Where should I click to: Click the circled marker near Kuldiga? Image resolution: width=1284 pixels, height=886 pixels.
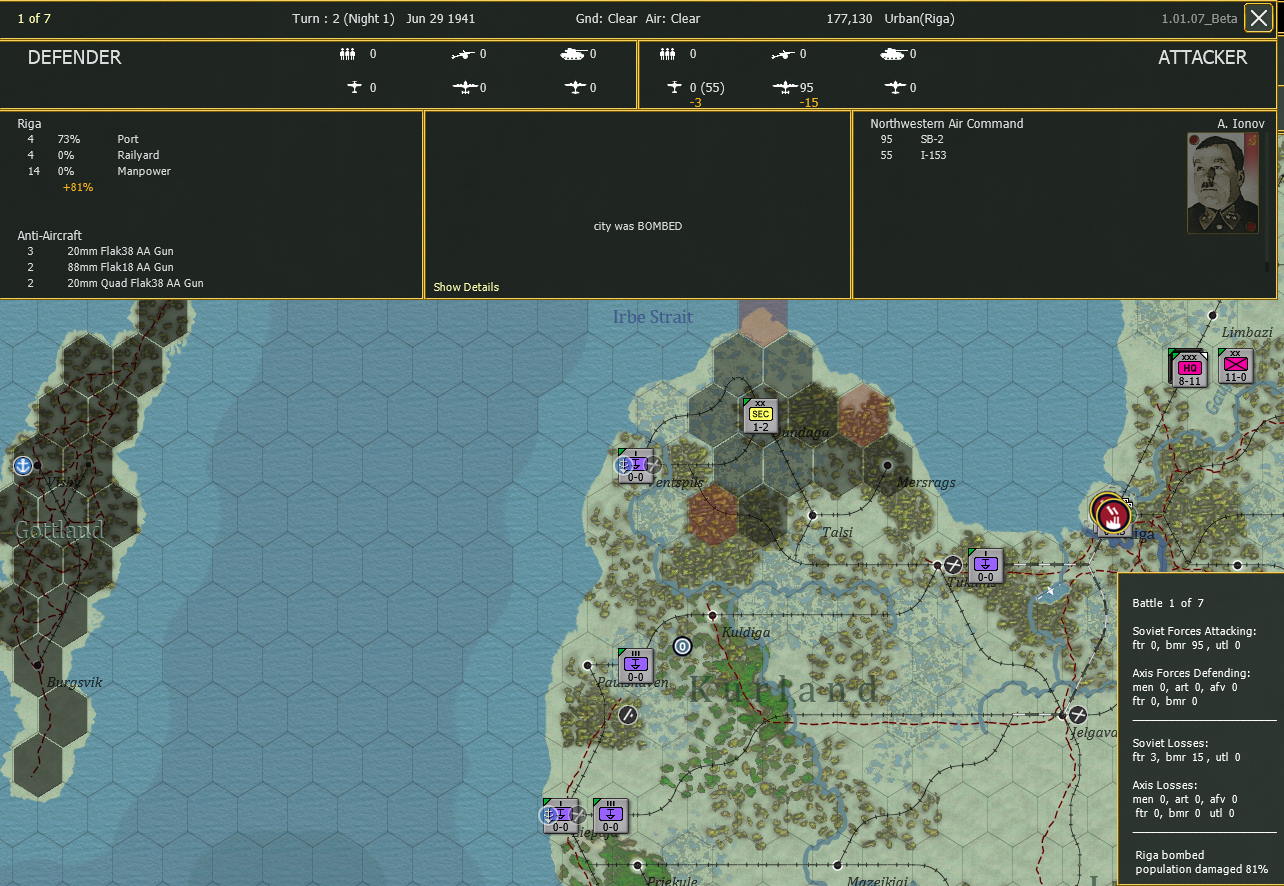683,647
